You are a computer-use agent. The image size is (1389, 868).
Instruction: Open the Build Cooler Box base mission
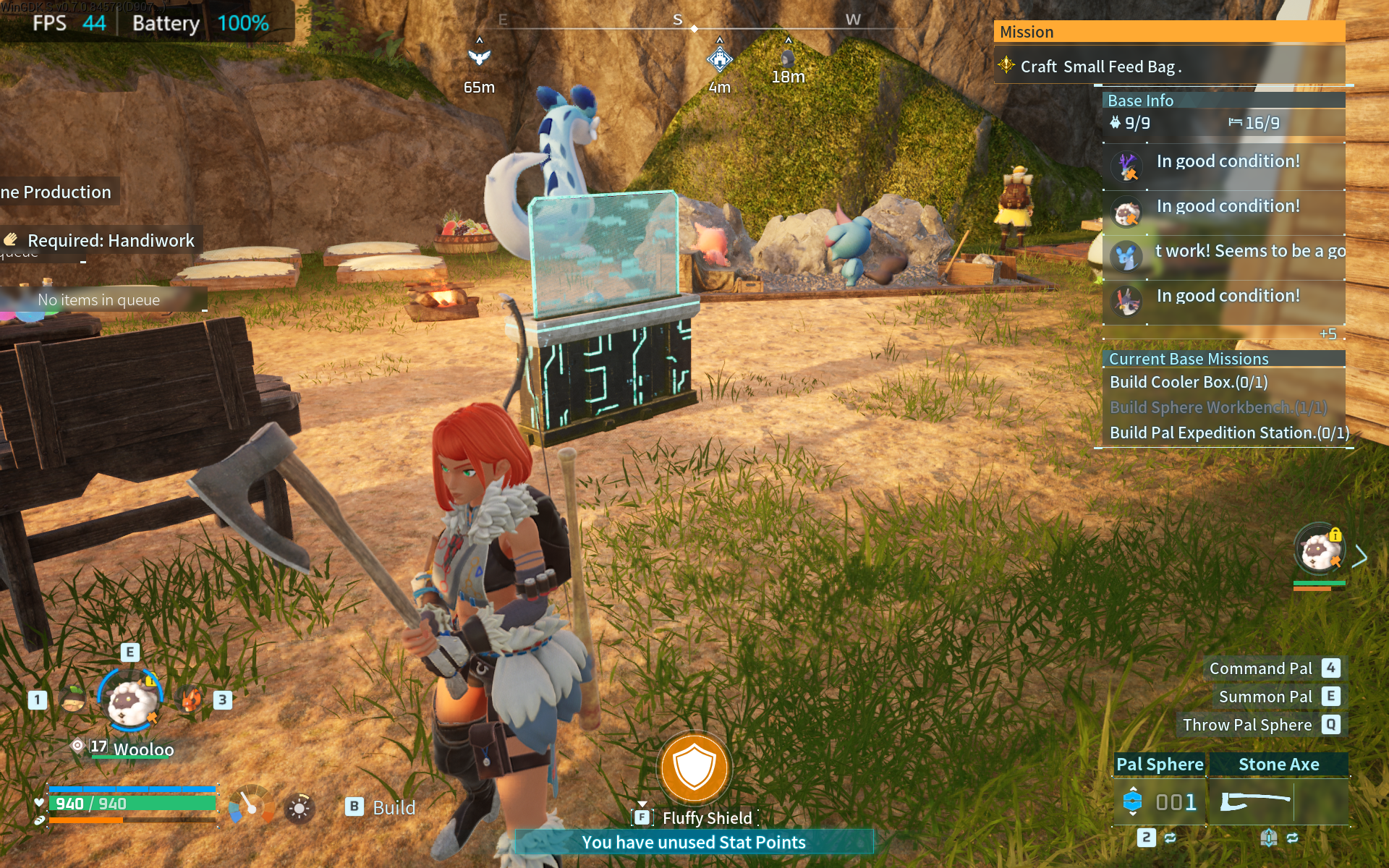tap(1188, 382)
